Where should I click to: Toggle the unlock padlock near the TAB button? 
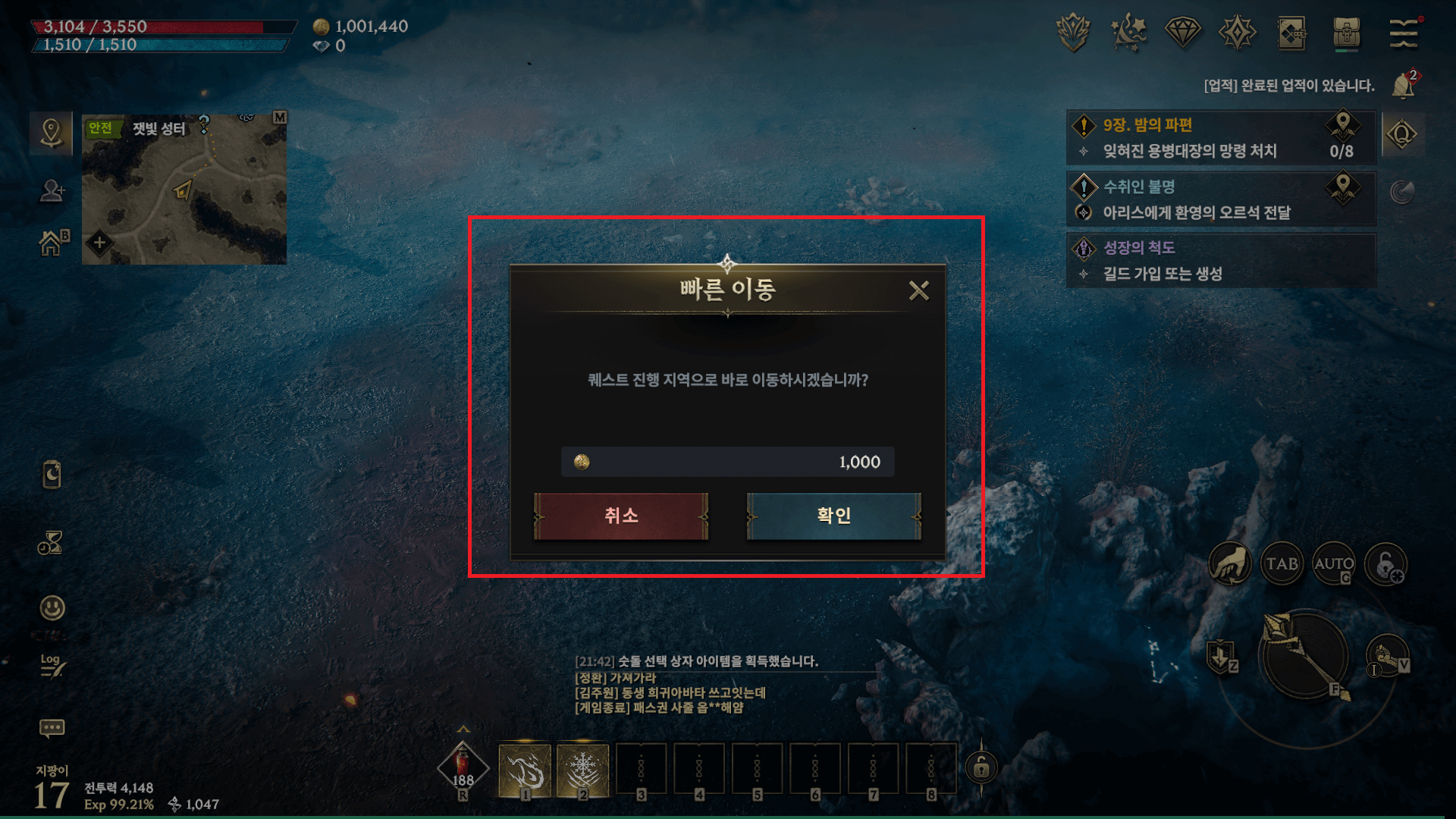tap(1387, 564)
